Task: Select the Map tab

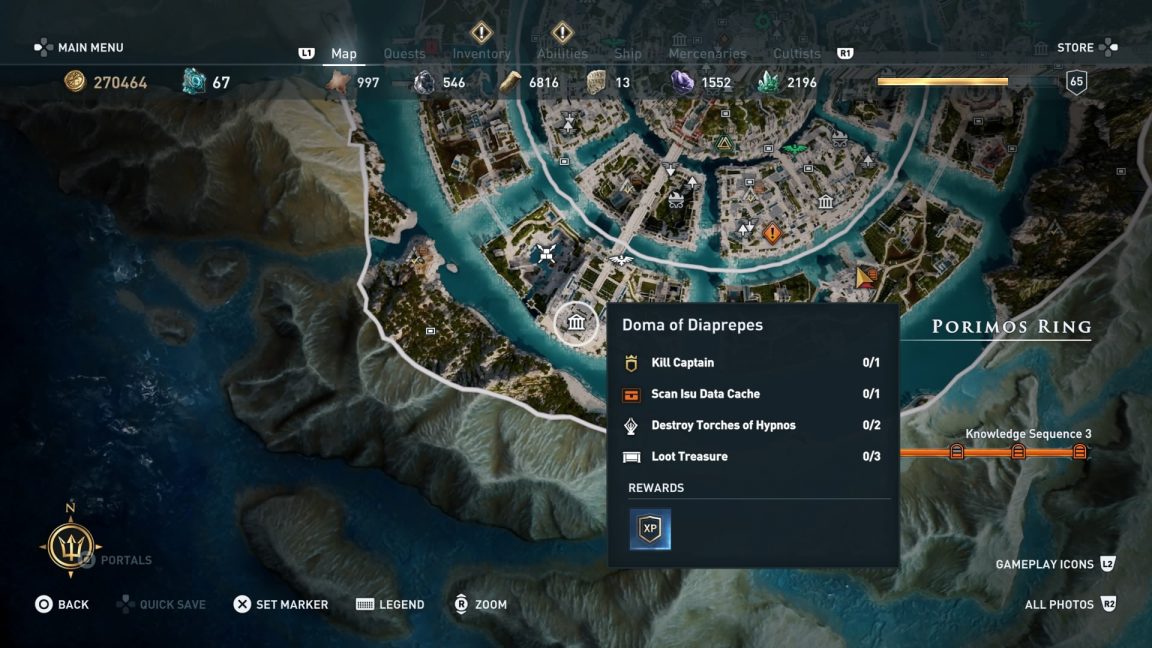Action: click(344, 54)
